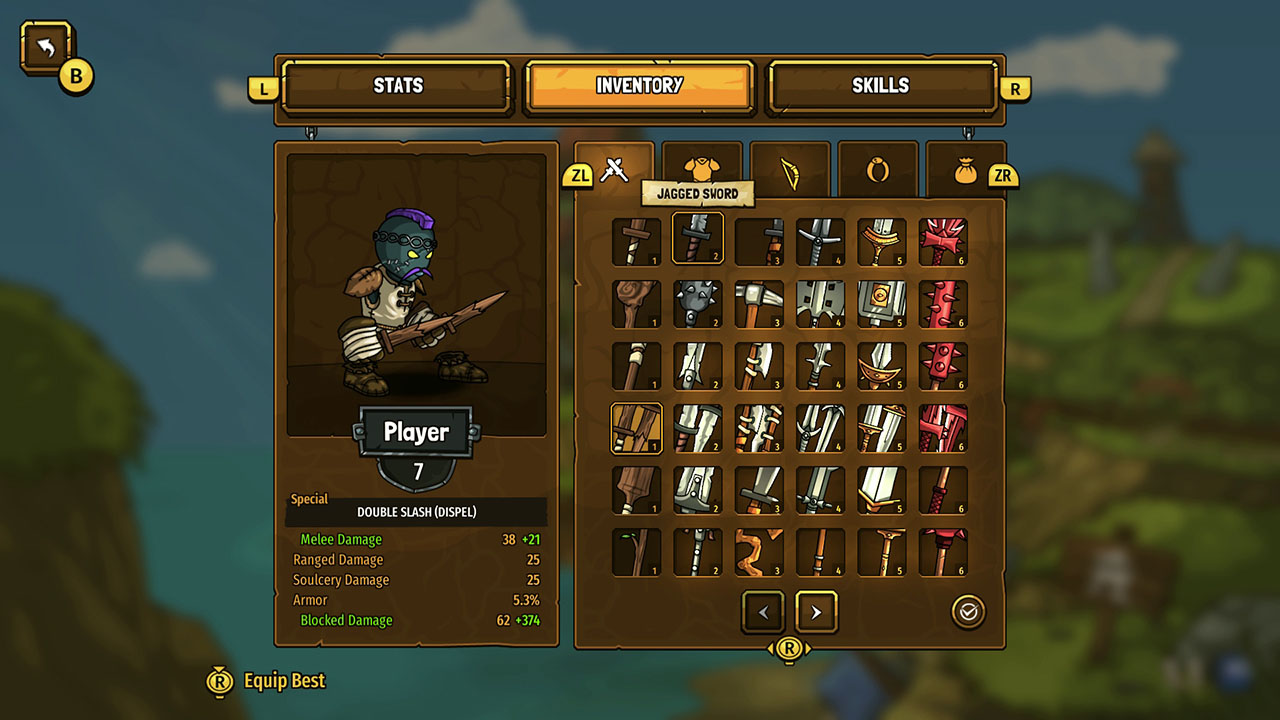Open the armor shirt category tab

703,168
